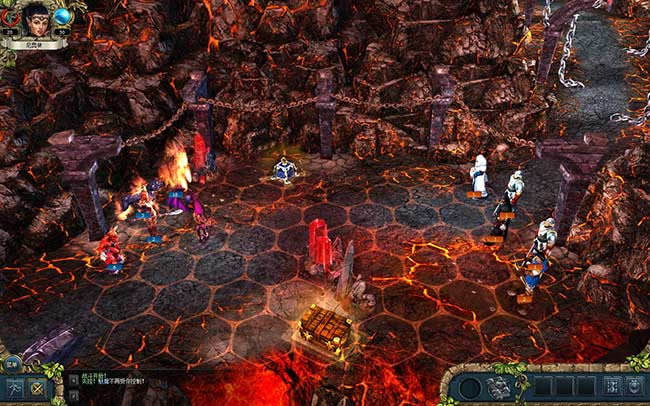Select the running figure action button
This screenshot has width=650, height=406.
14,388
